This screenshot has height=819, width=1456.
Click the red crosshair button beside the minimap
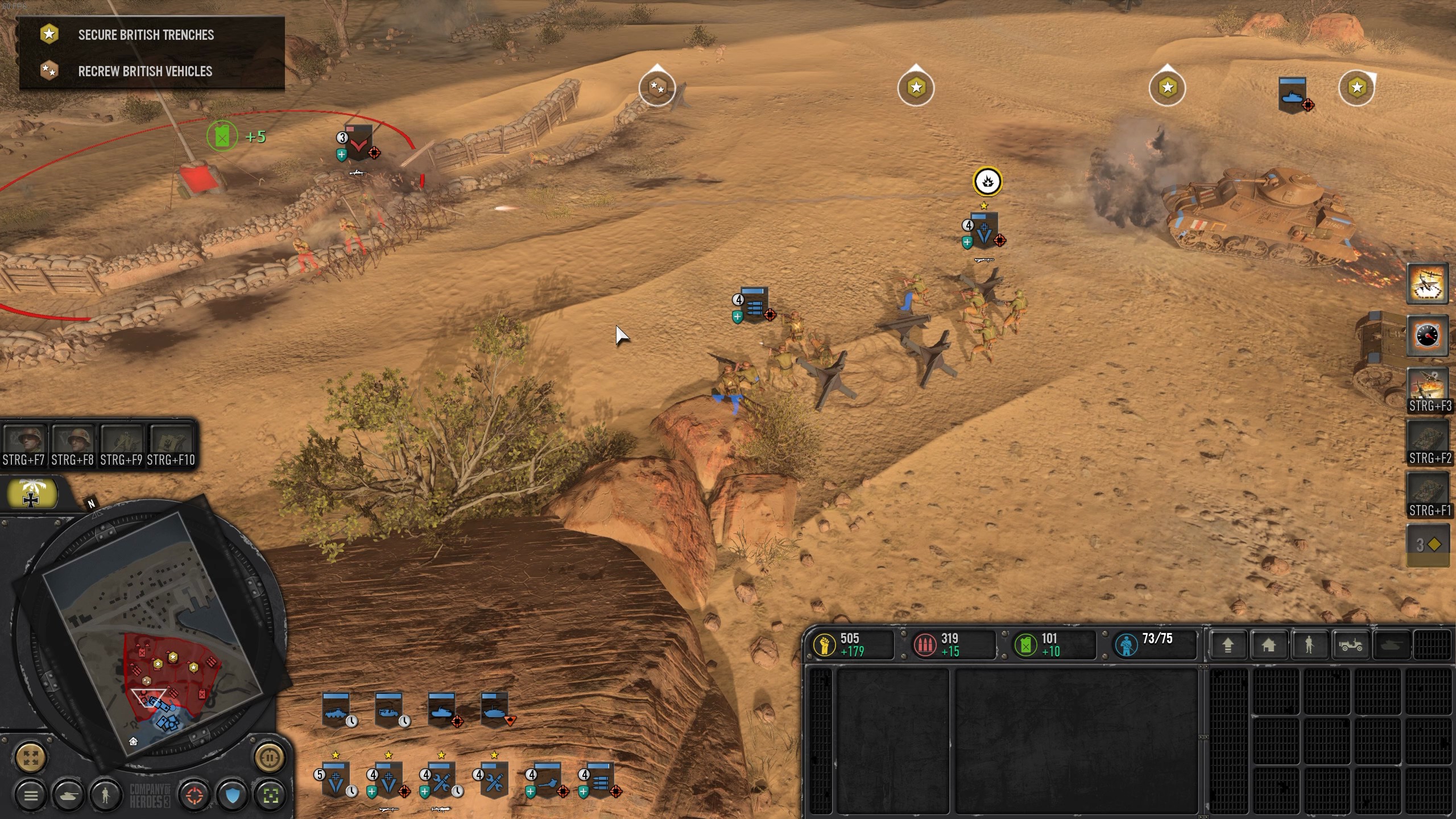point(194,795)
